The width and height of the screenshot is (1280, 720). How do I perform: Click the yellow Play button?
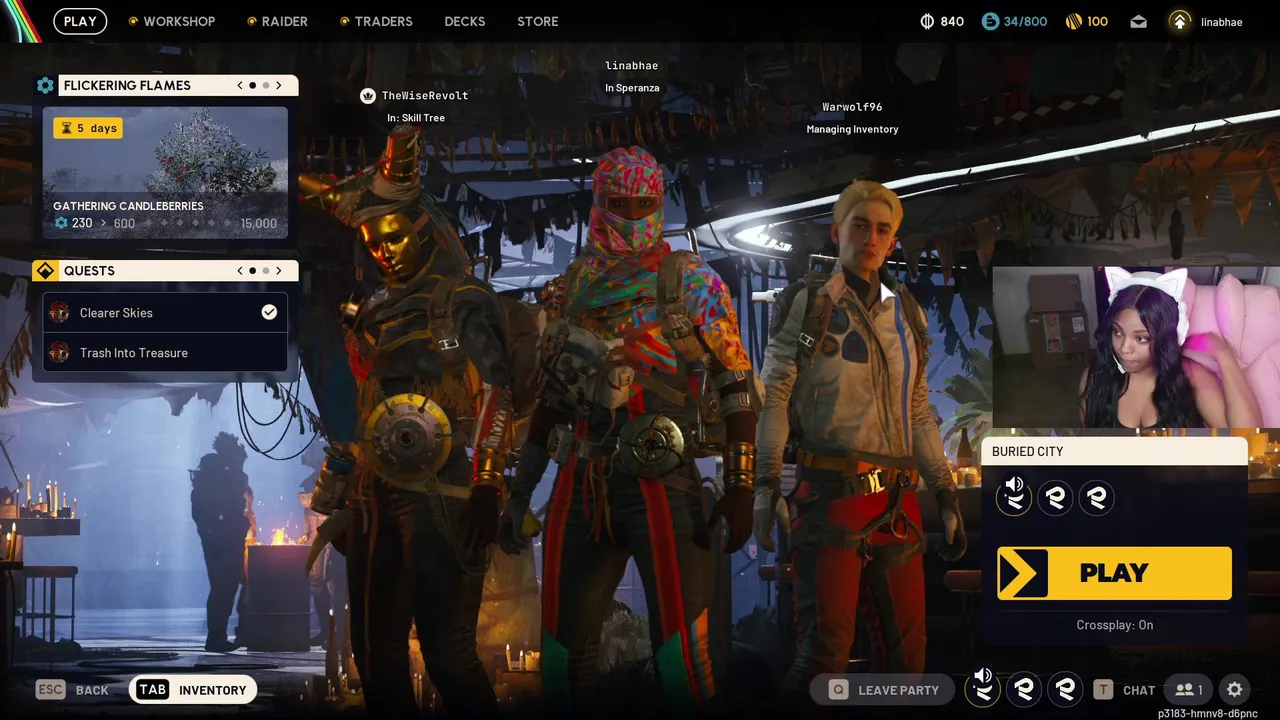(x=1114, y=573)
